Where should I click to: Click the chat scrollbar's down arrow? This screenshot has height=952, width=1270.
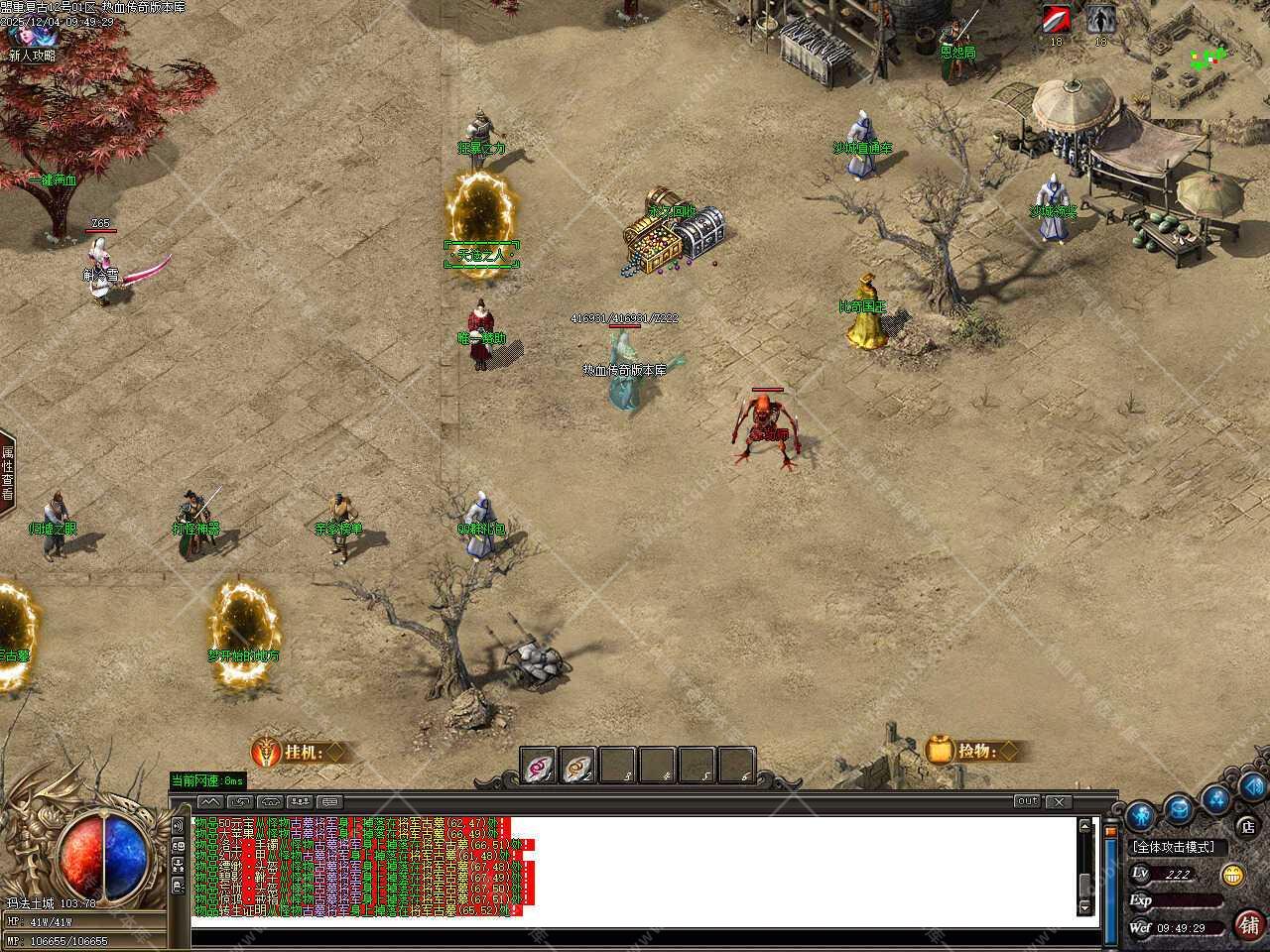tap(1084, 907)
